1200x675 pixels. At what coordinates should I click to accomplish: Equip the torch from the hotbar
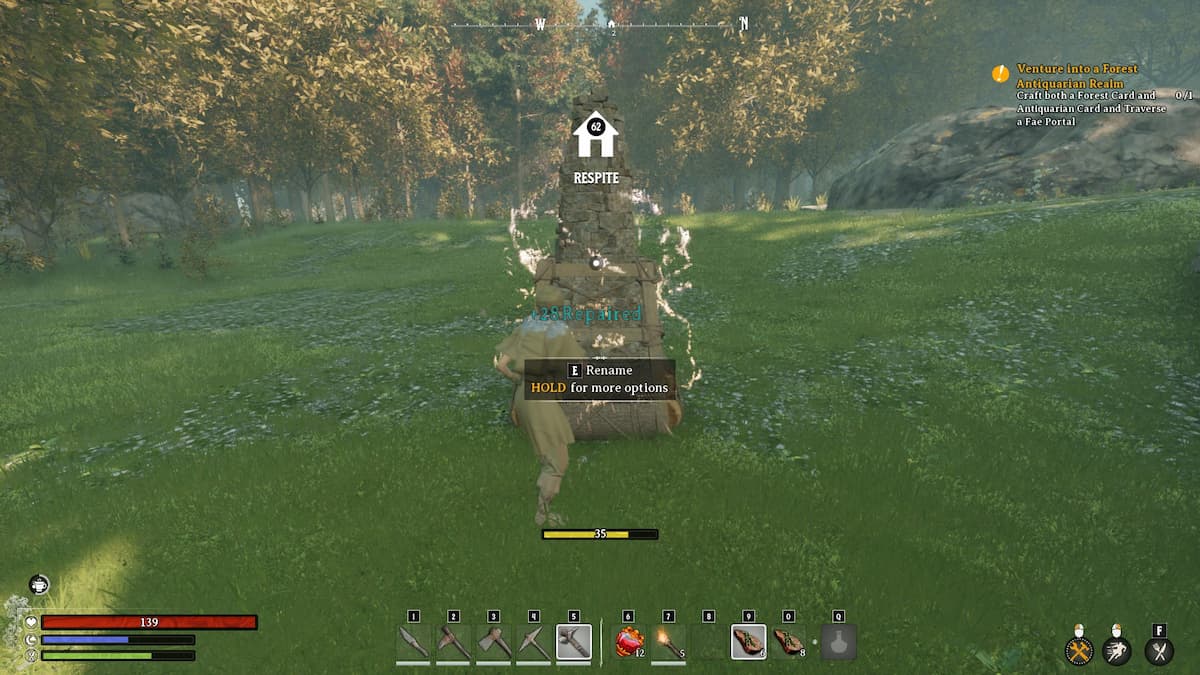(668, 642)
